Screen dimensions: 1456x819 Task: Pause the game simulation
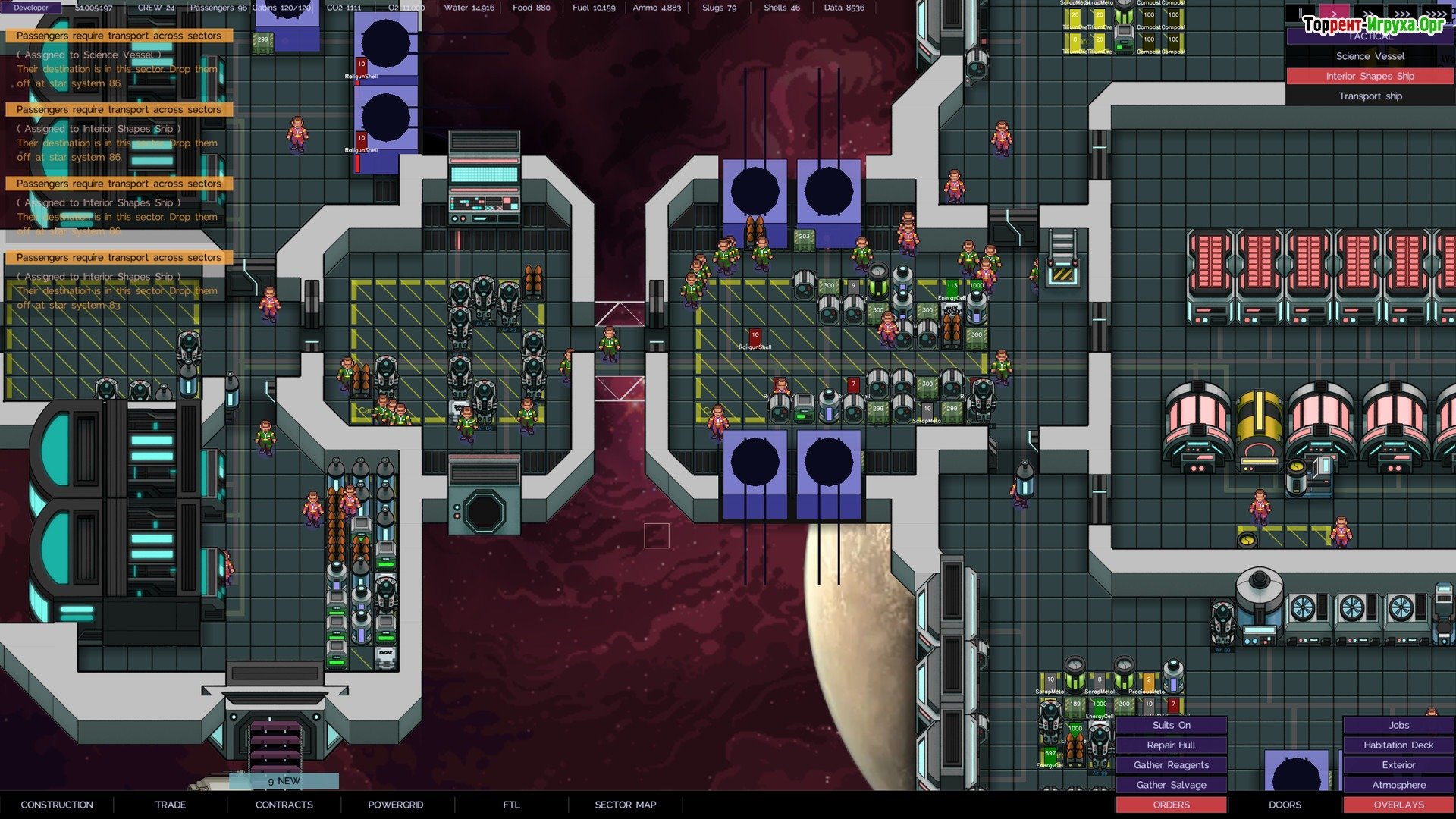(x=1301, y=14)
